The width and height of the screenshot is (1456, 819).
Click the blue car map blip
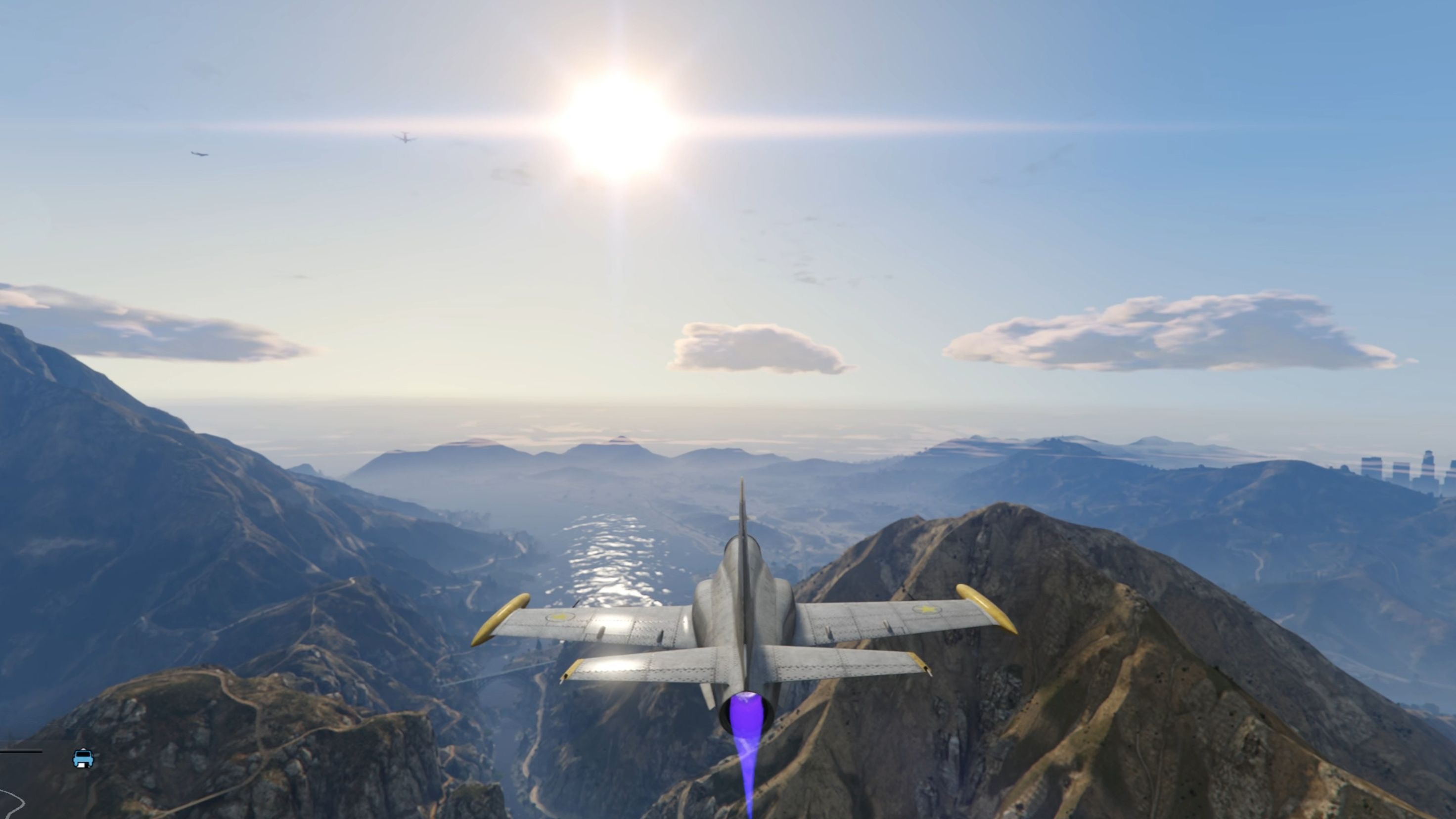tap(83, 758)
